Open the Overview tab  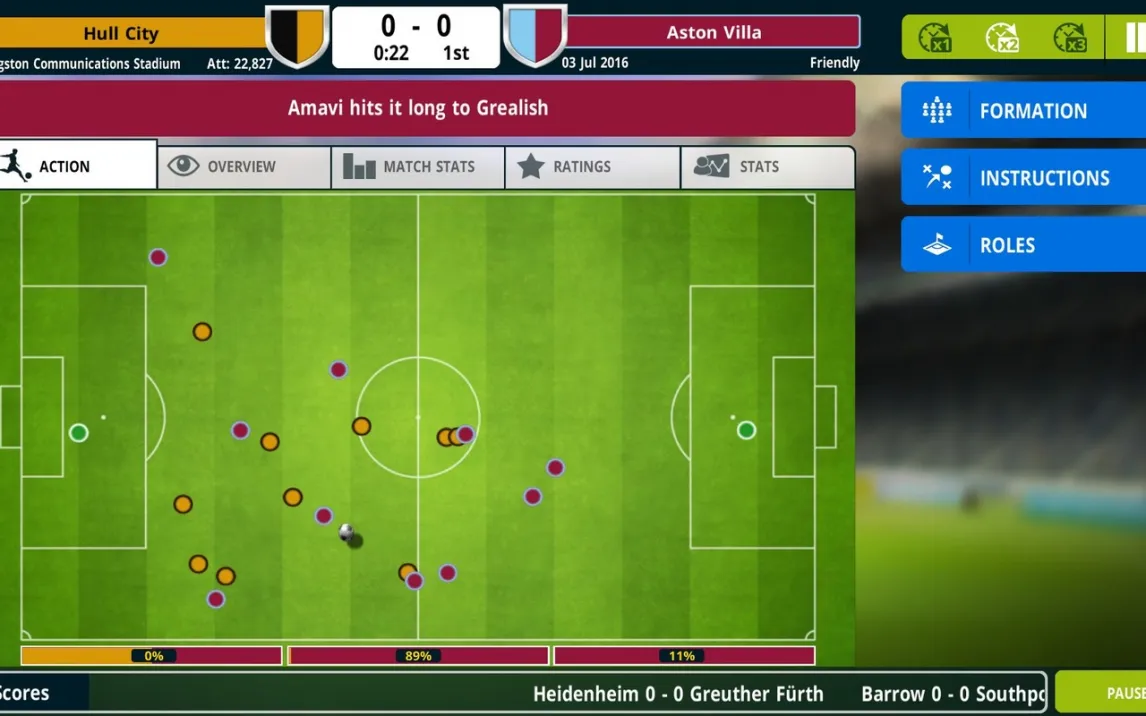[x=243, y=167]
